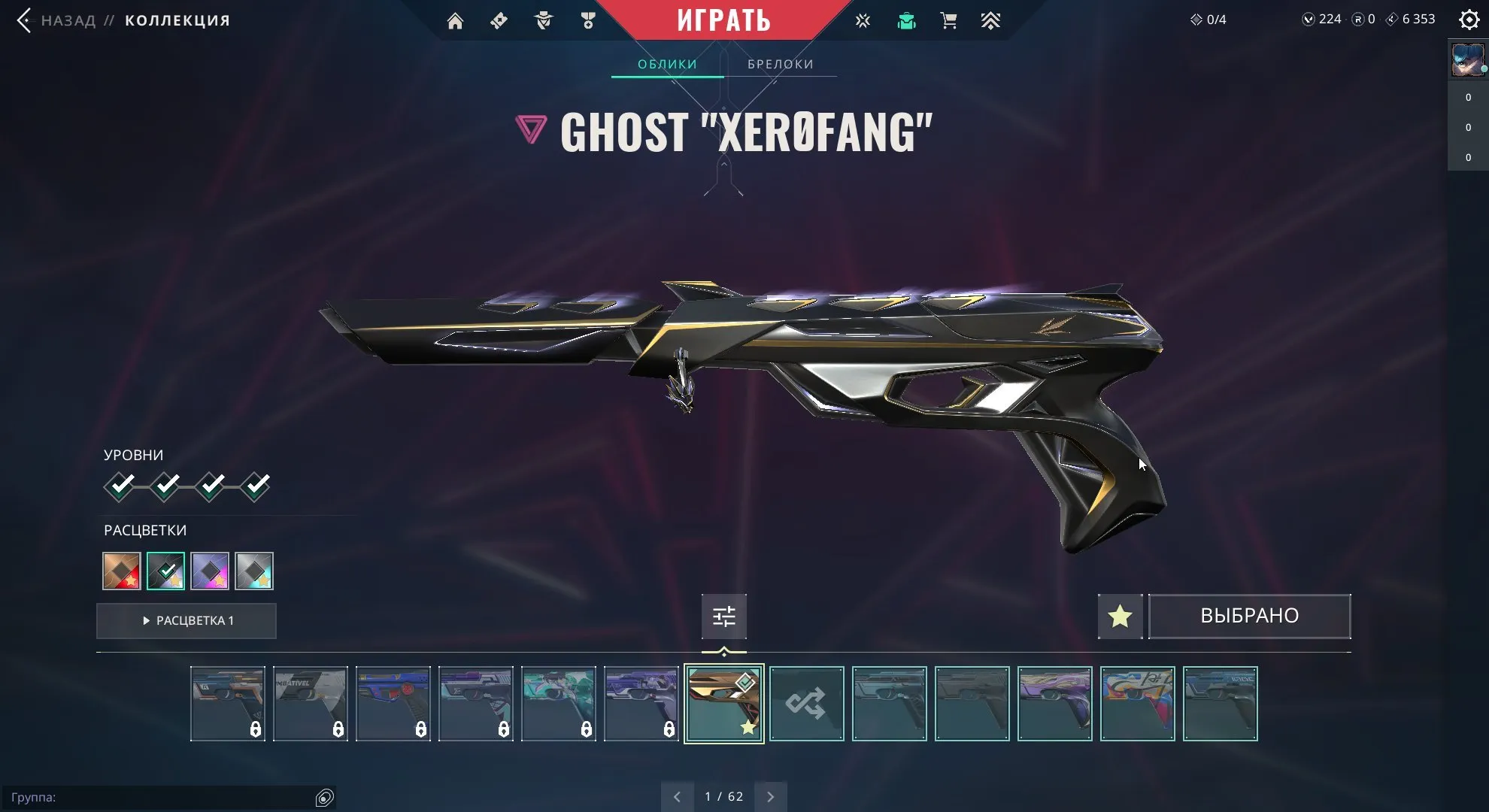Viewport: 1489px width, 812px height.
Task: Open the chroma filter sliders icon above carousel
Action: coord(723,616)
